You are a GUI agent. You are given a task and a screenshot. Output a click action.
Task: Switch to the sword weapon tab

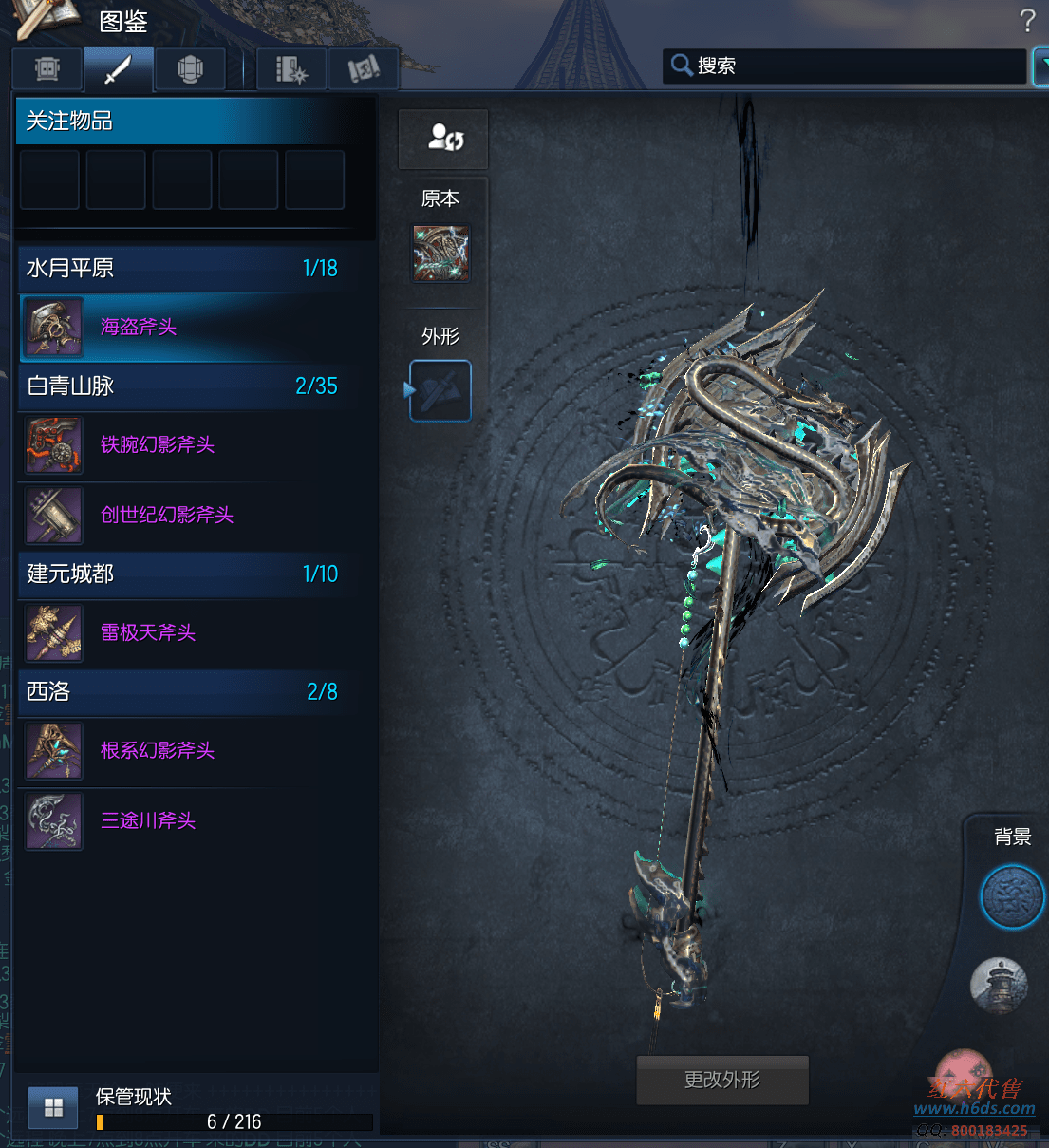(x=119, y=69)
